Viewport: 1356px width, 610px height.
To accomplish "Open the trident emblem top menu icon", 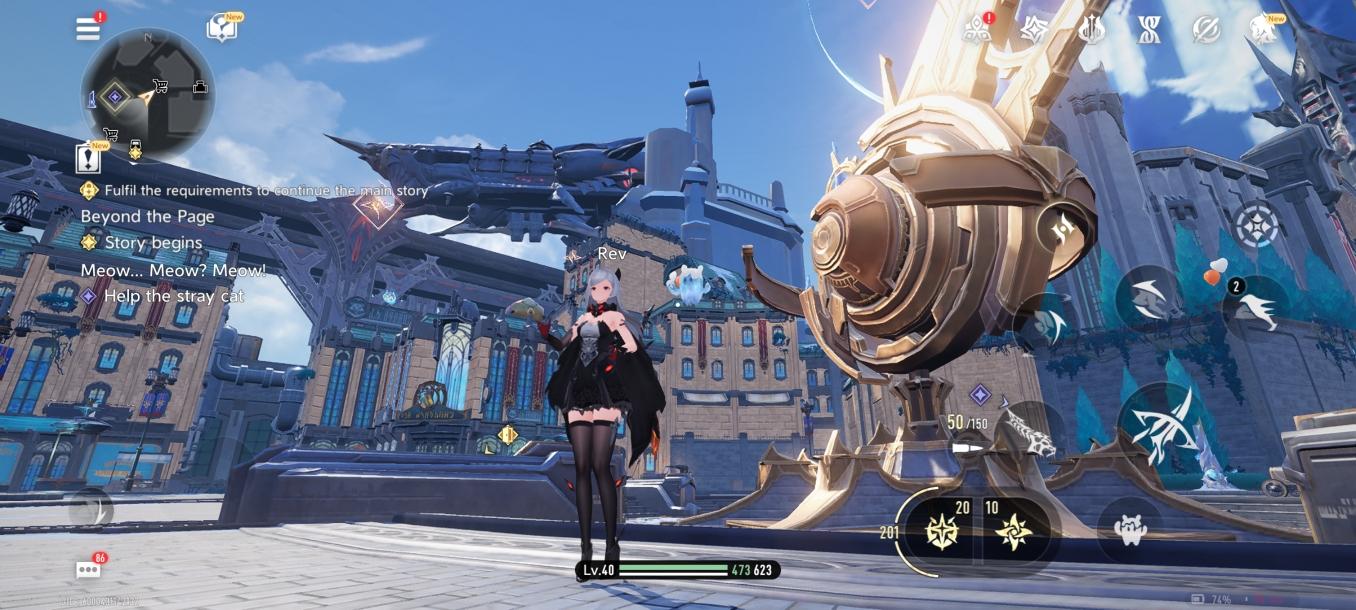I will 1091,30.
